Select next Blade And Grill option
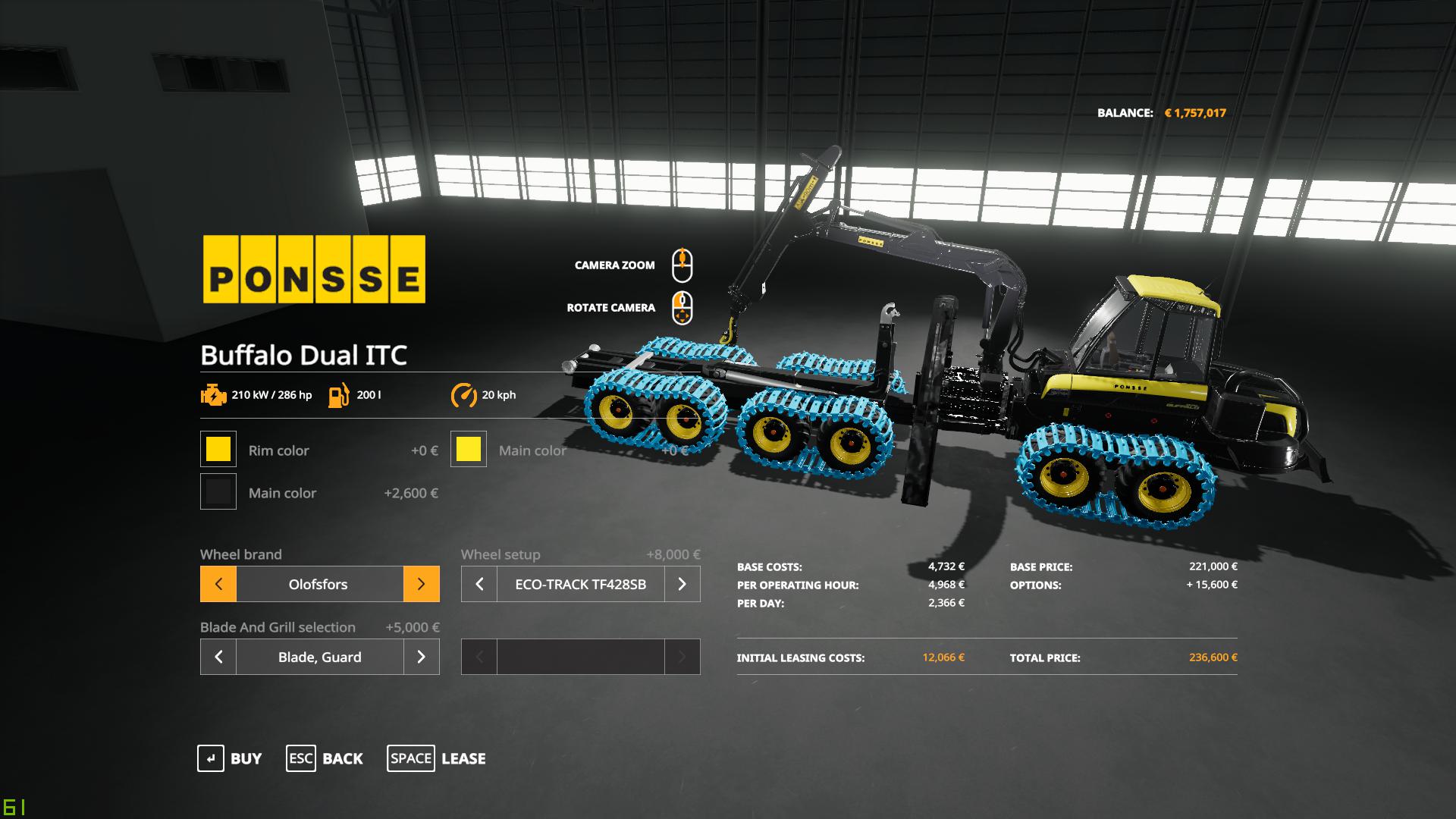 421,657
